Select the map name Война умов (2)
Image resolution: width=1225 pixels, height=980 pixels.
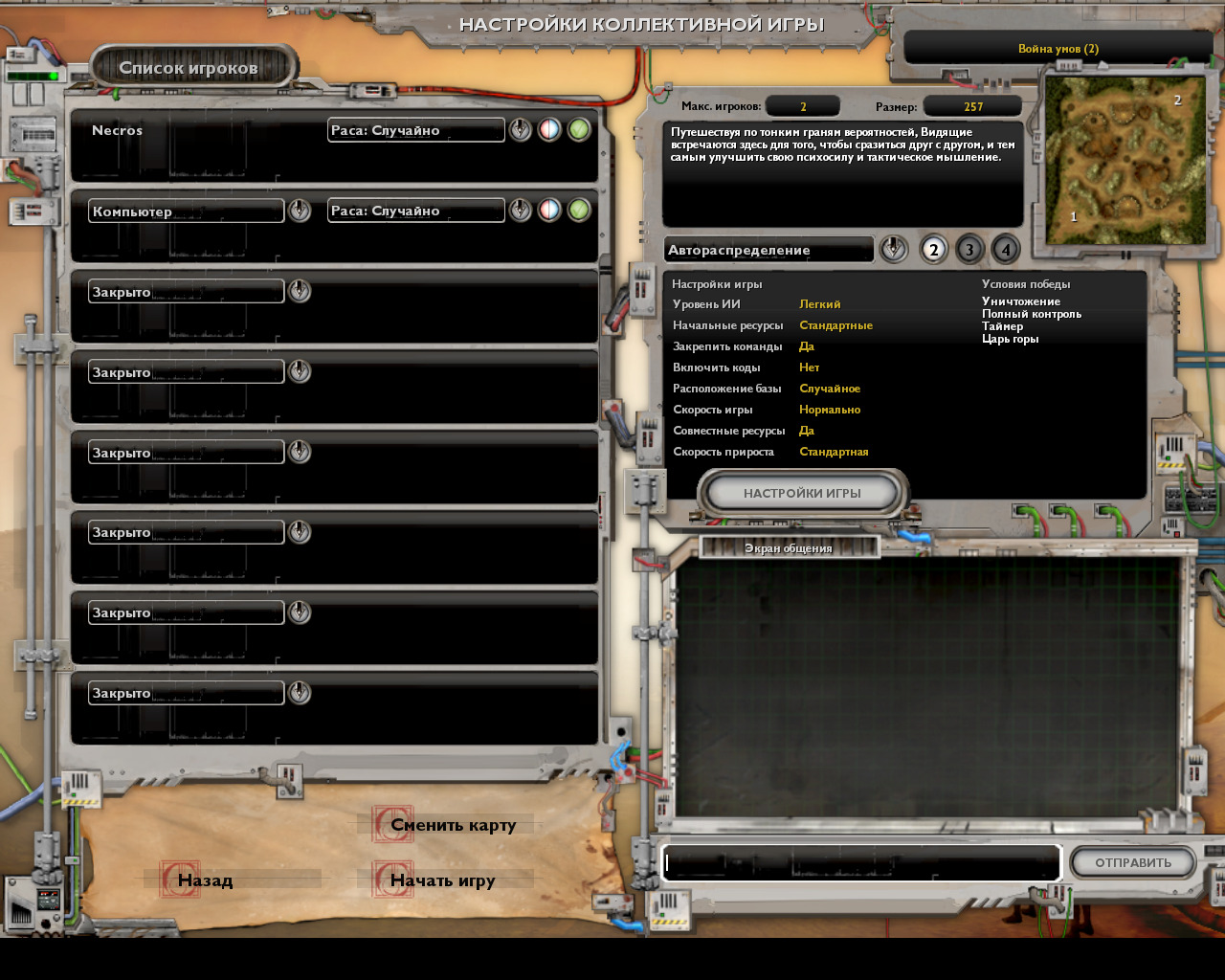click(x=1058, y=49)
